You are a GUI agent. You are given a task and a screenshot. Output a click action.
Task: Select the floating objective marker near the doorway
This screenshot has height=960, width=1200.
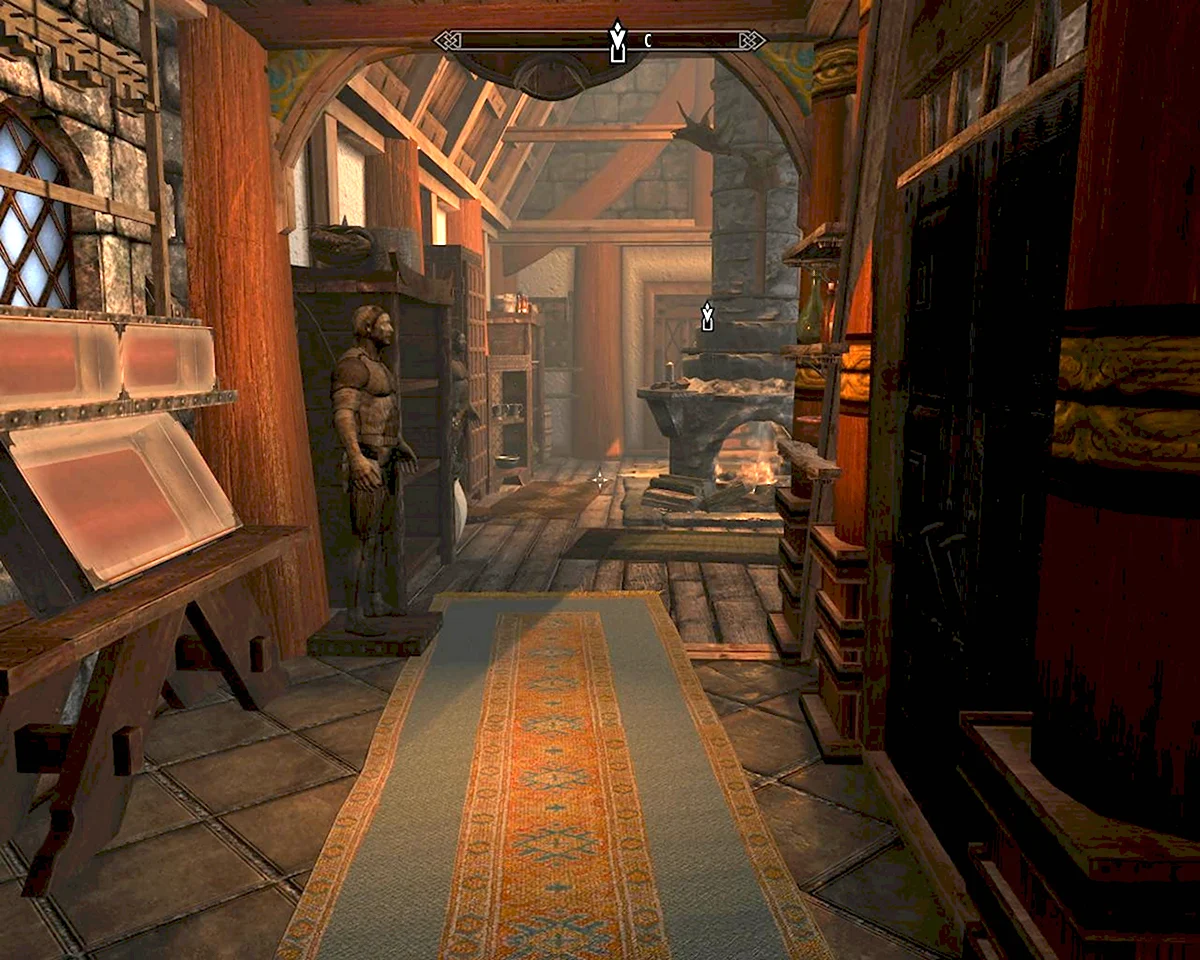click(708, 316)
